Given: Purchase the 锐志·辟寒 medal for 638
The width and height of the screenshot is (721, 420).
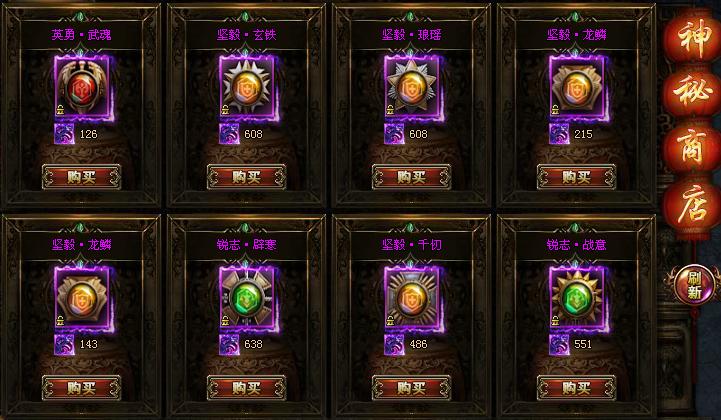Looking at the screenshot, I should tap(246, 387).
